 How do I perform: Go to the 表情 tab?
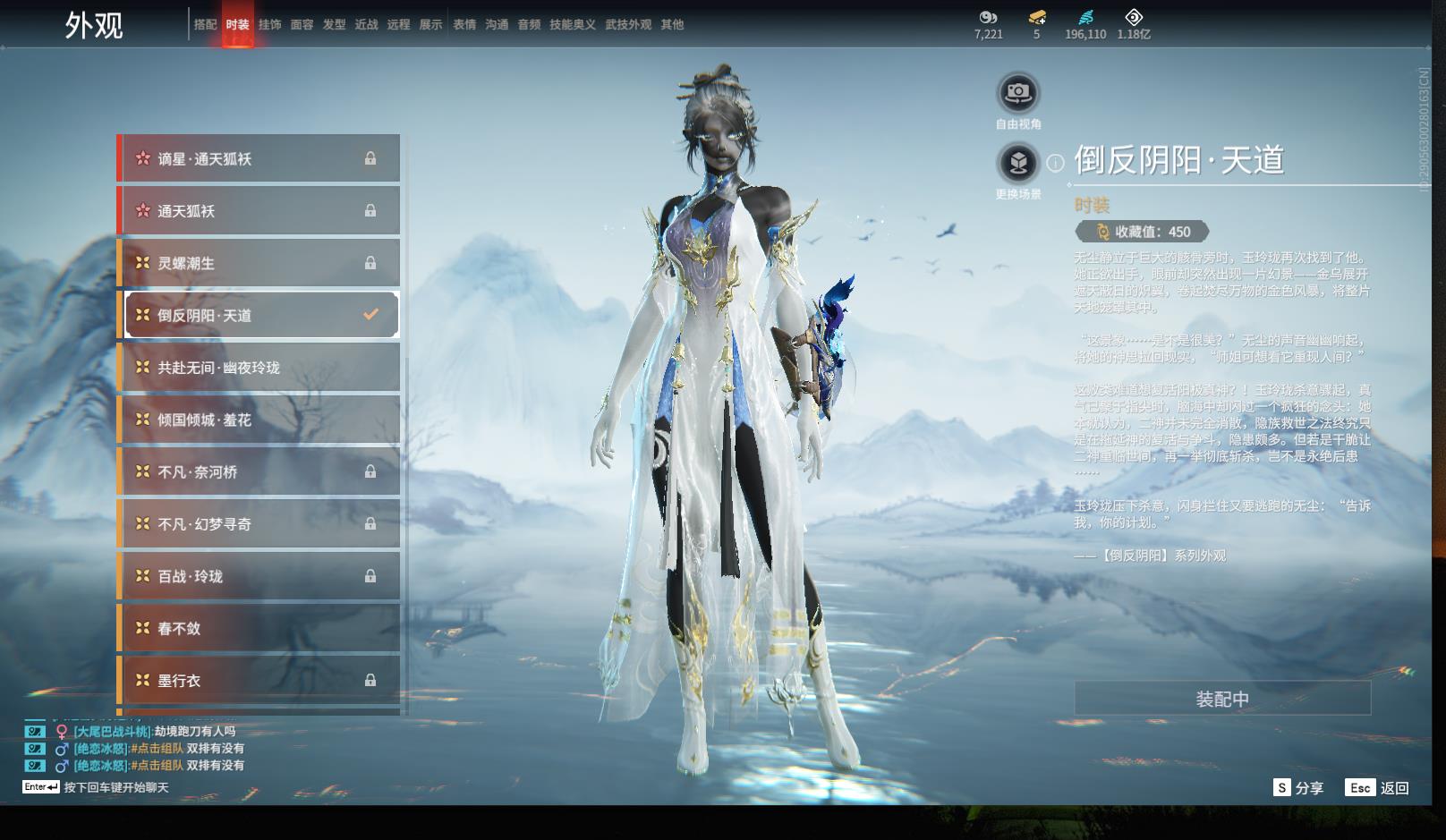click(464, 25)
